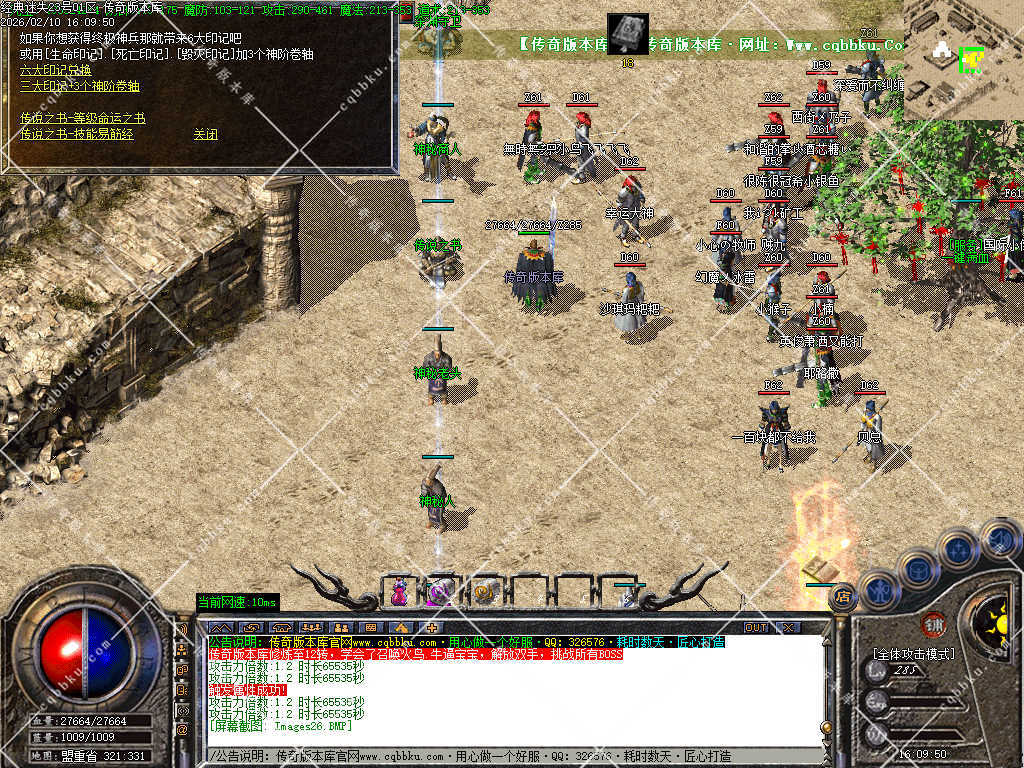Close the NPC dialog via 关闭
The width and height of the screenshot is (1024, 768).
(205, 134)
